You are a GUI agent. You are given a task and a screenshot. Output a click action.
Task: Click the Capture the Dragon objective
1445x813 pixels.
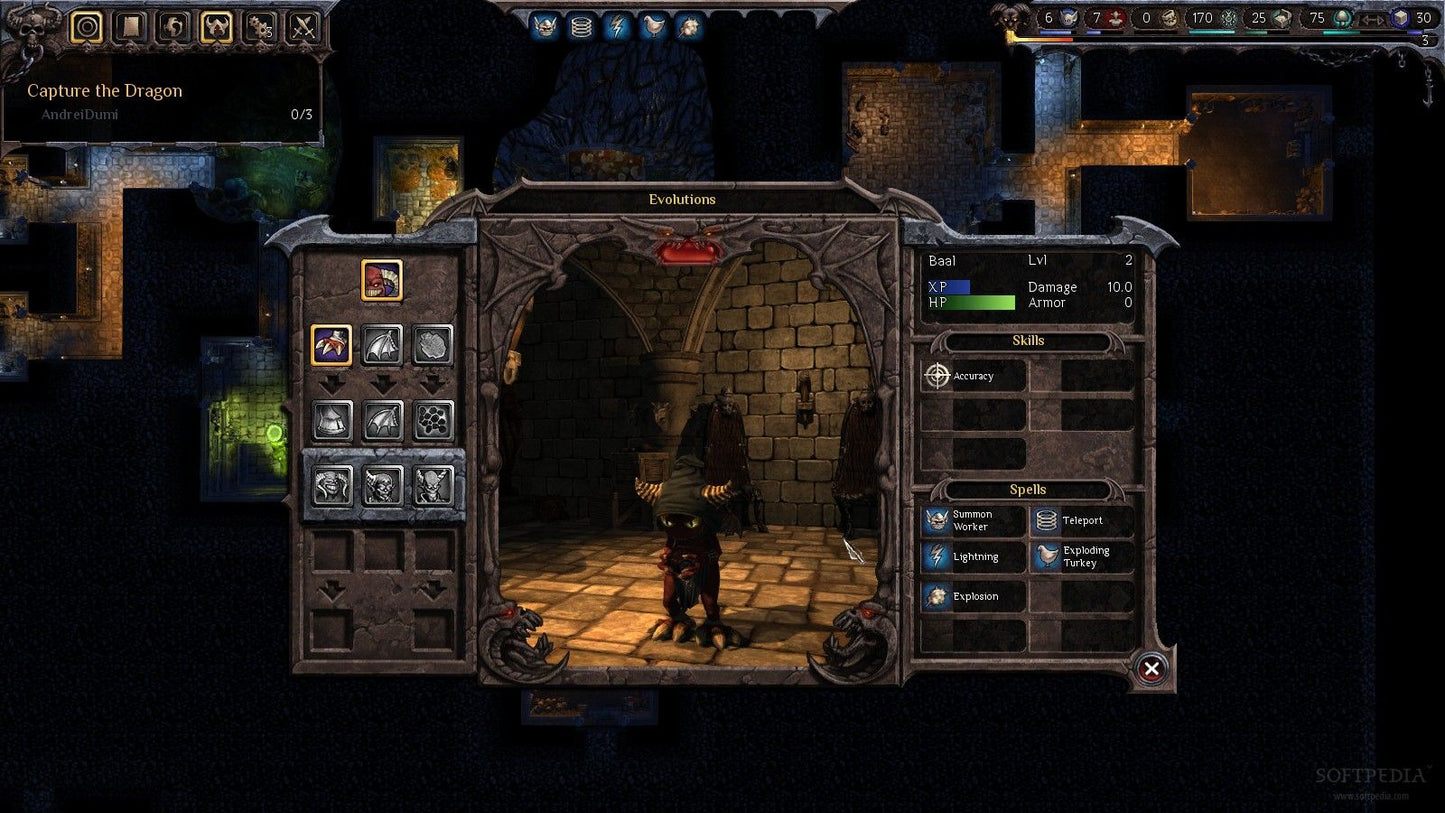pos(104,91)
